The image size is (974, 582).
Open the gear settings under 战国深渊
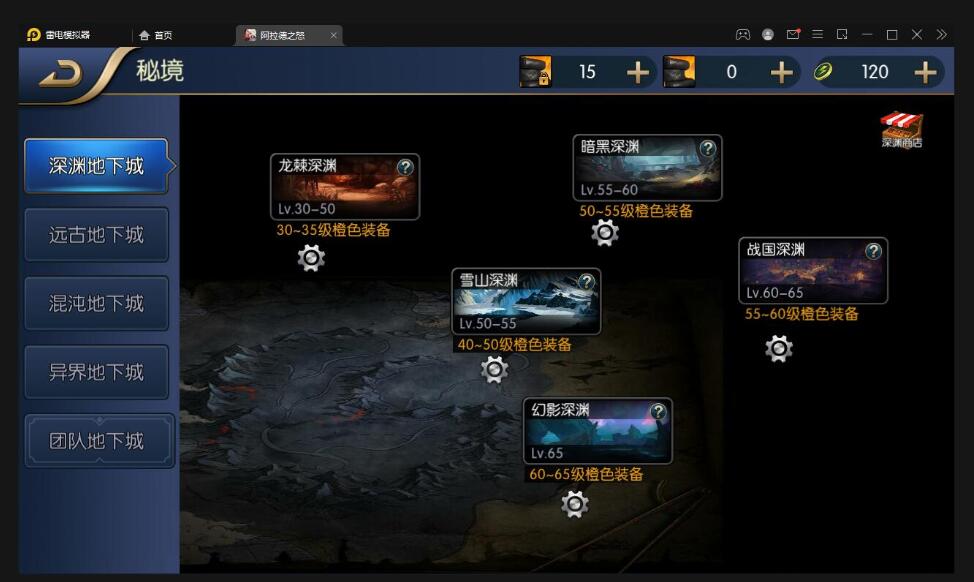pos(779,349)
